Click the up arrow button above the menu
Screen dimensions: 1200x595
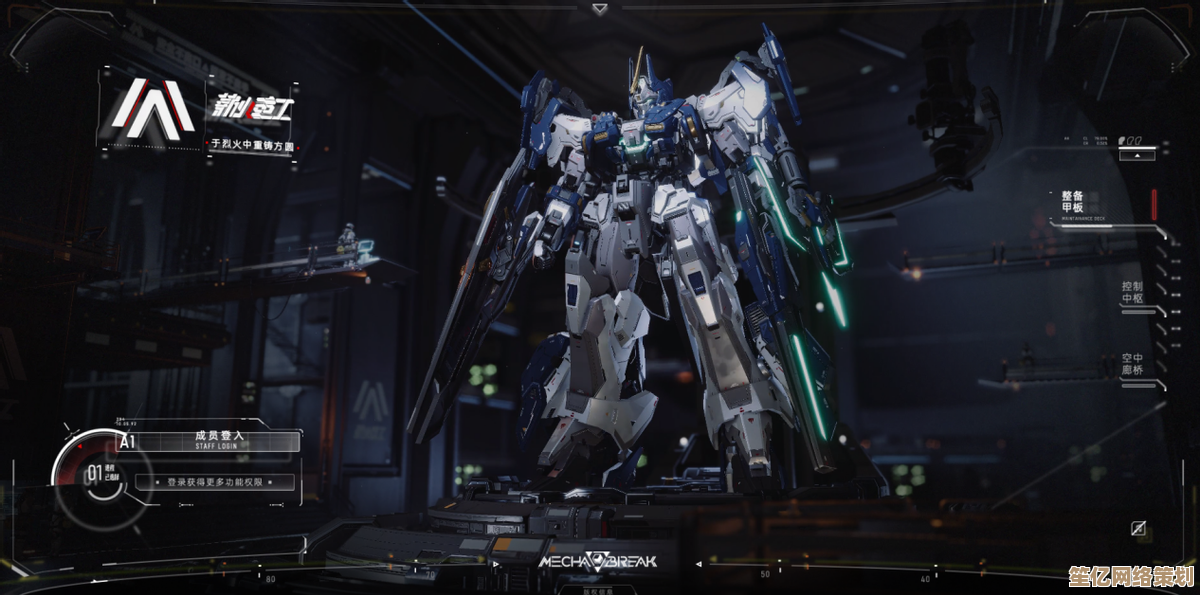[1136, 155]
